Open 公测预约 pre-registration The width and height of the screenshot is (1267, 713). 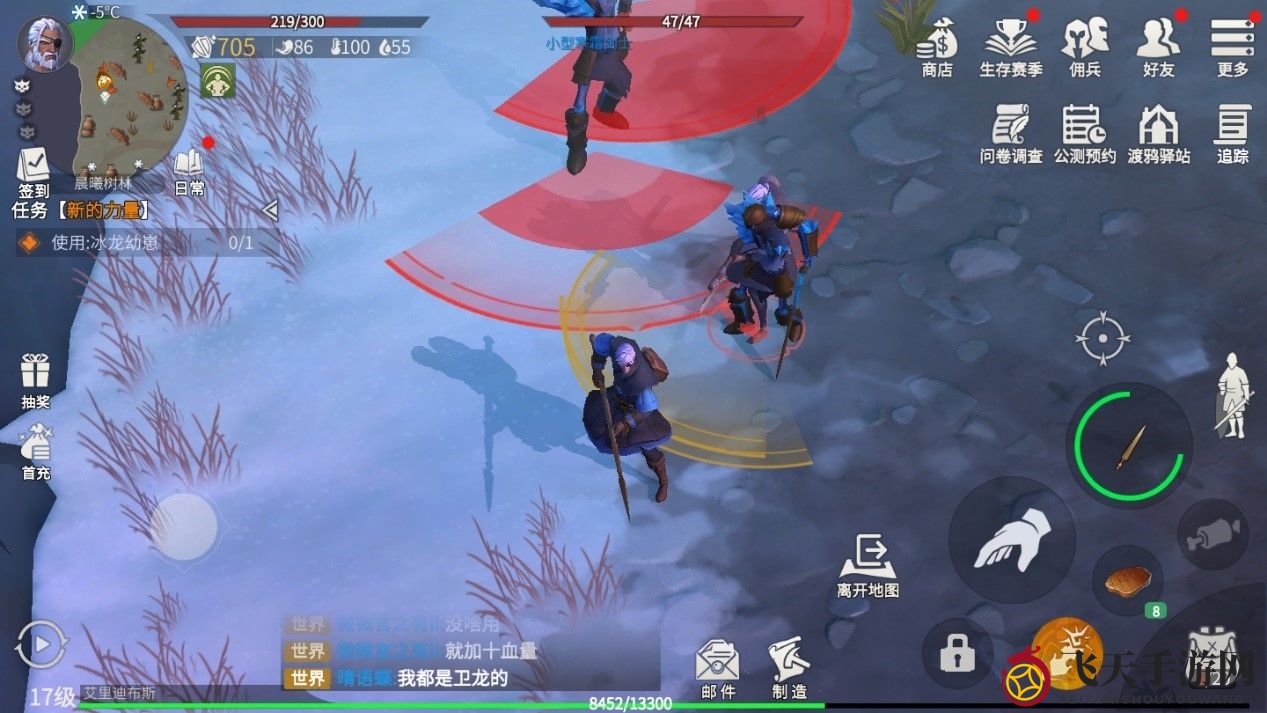tap(1084, 133)
